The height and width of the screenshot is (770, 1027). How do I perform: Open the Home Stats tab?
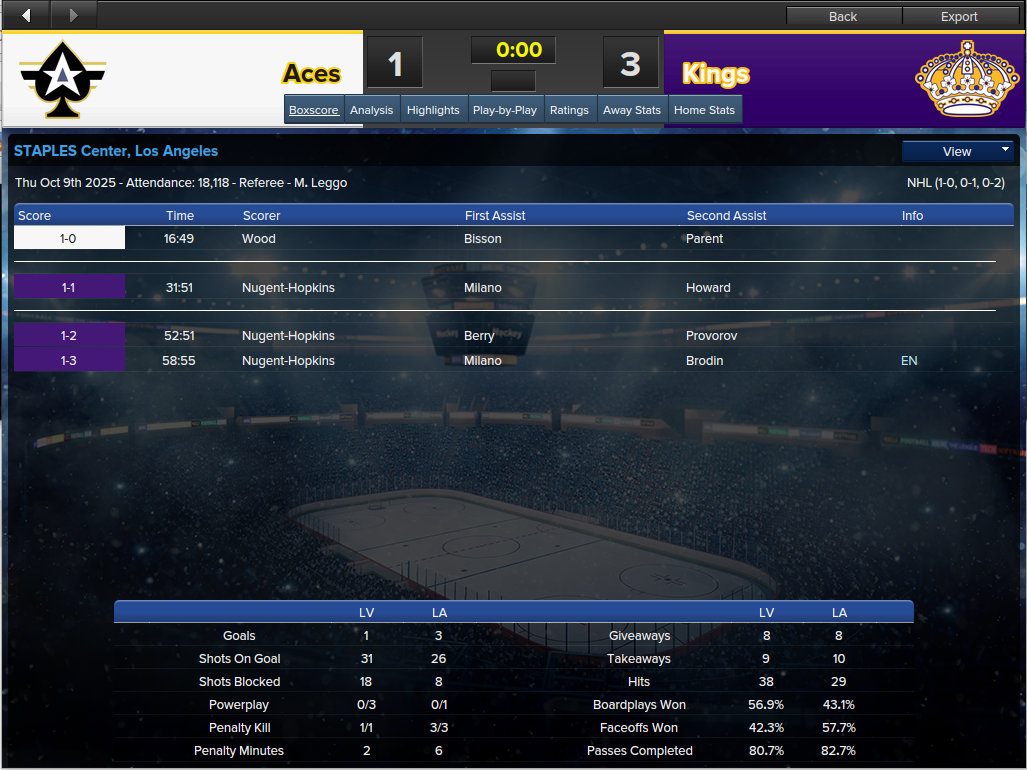704,110
